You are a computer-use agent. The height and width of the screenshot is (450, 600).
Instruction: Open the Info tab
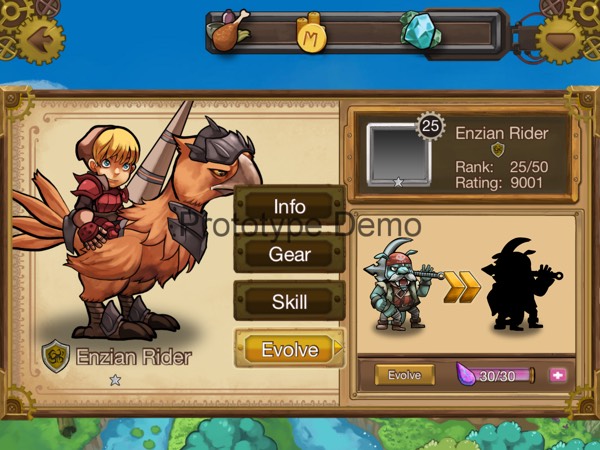[289, 207]
